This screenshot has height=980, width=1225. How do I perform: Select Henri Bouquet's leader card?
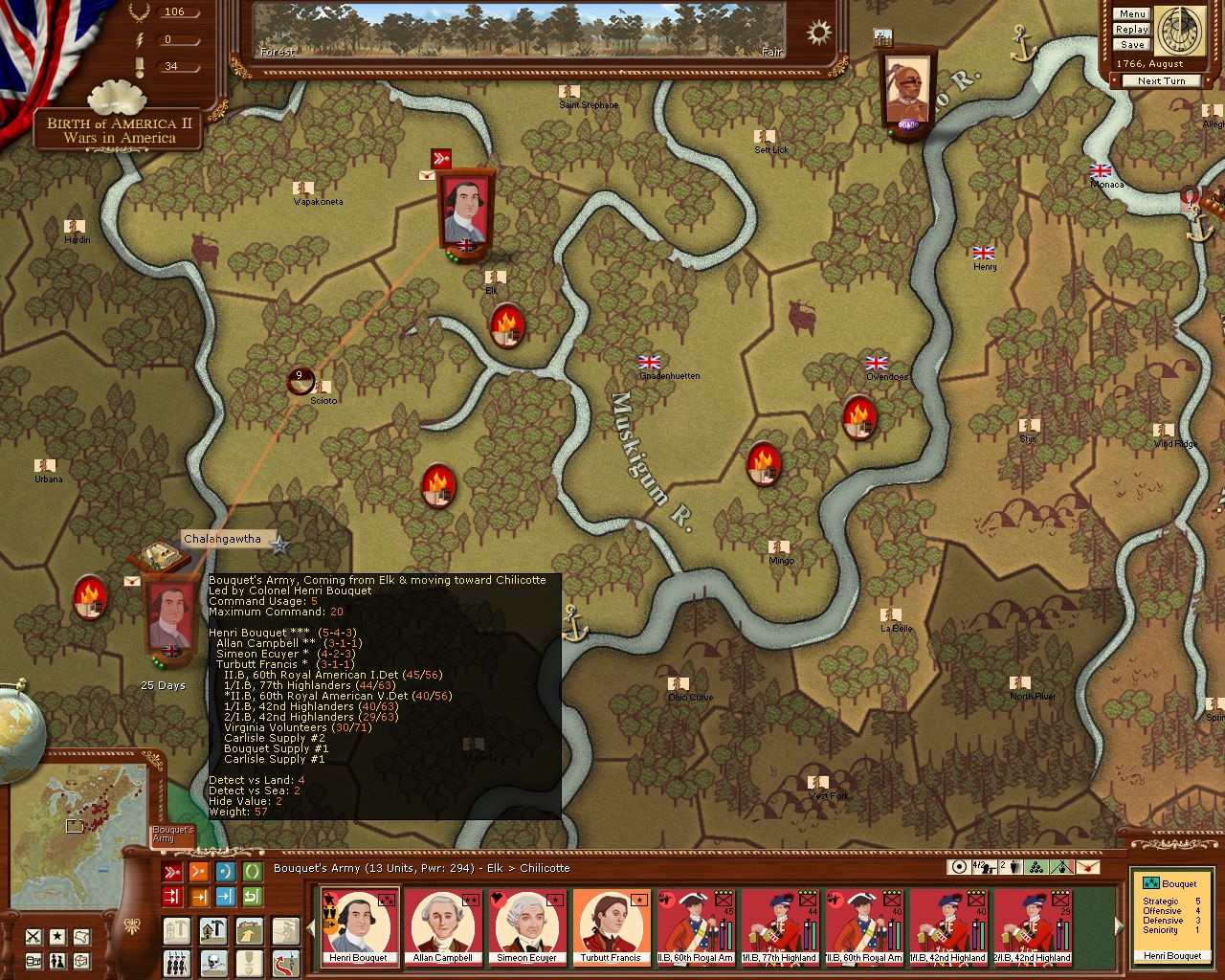(x=358, y=926)
